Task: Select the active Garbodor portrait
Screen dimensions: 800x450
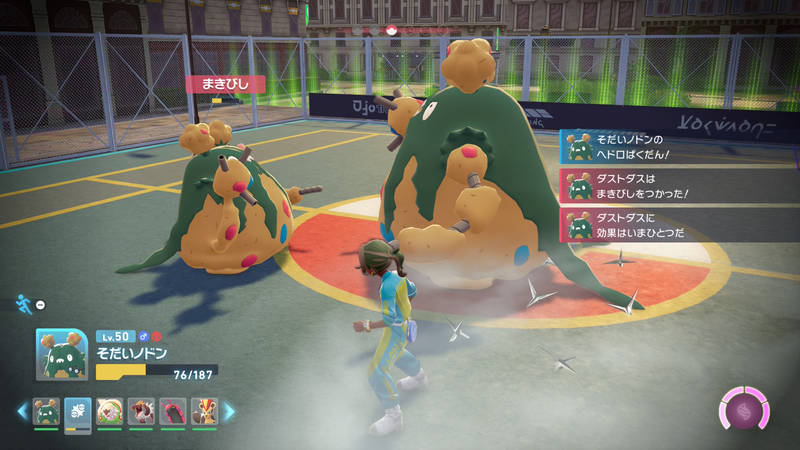Action: click(x=61, y=354)
